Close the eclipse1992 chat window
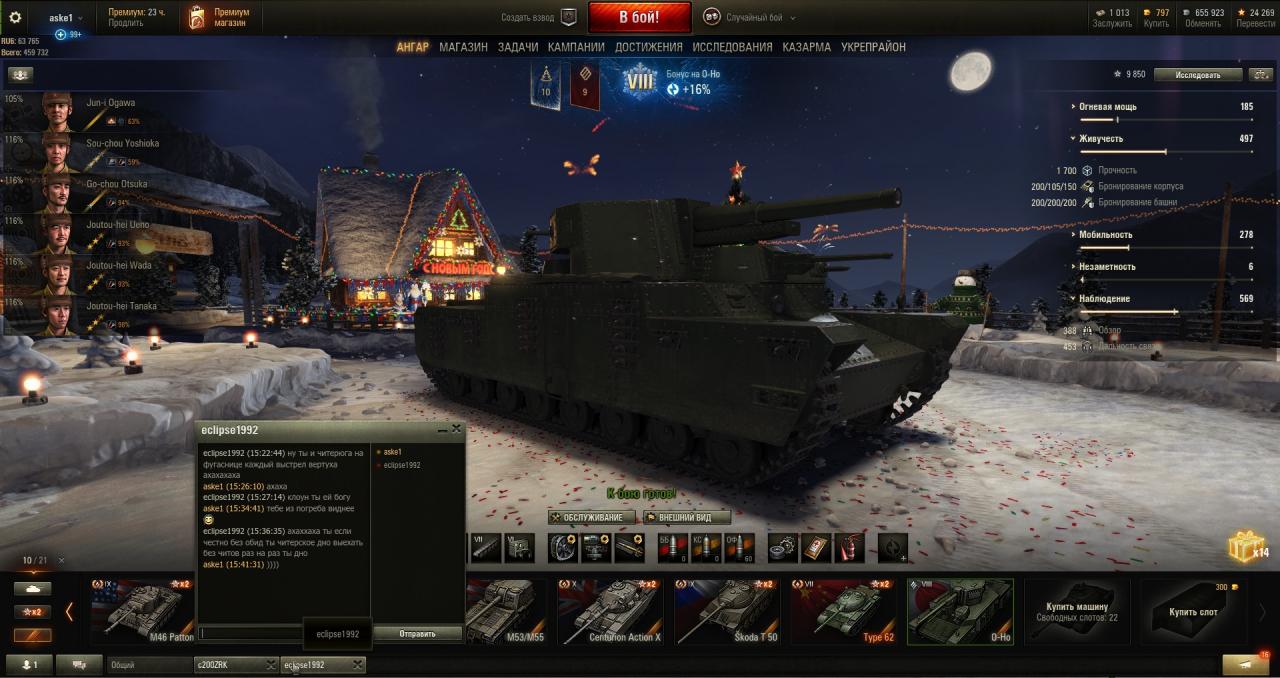 point(457,429)
